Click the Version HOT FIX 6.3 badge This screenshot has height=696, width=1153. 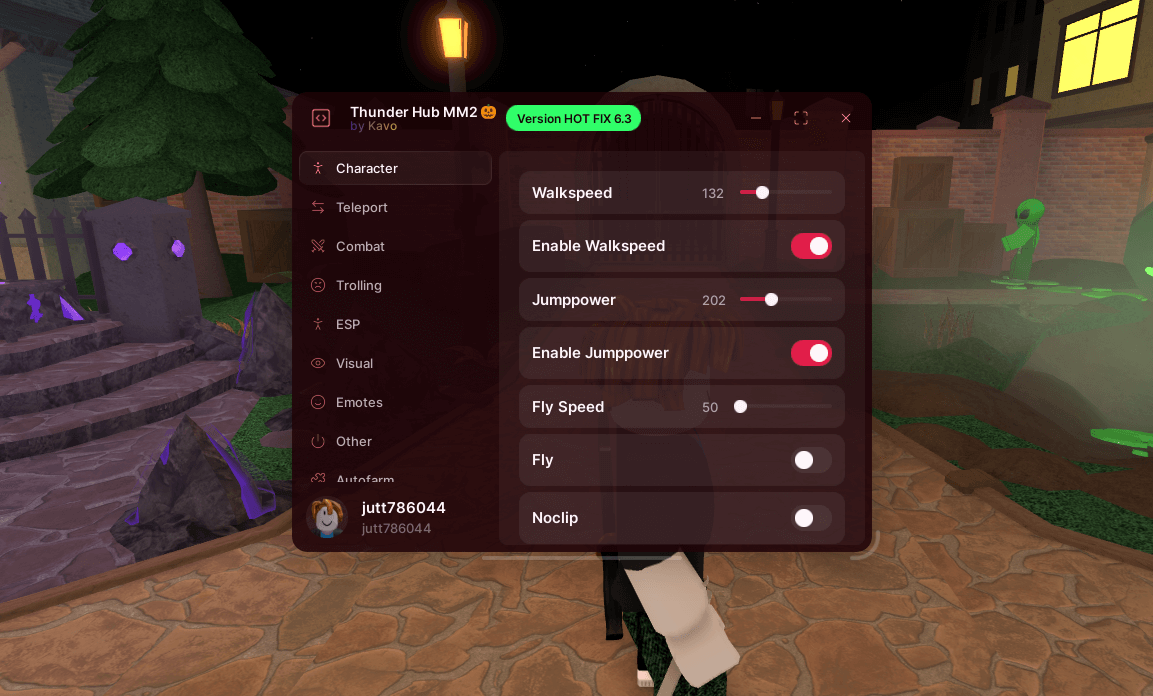573,118
